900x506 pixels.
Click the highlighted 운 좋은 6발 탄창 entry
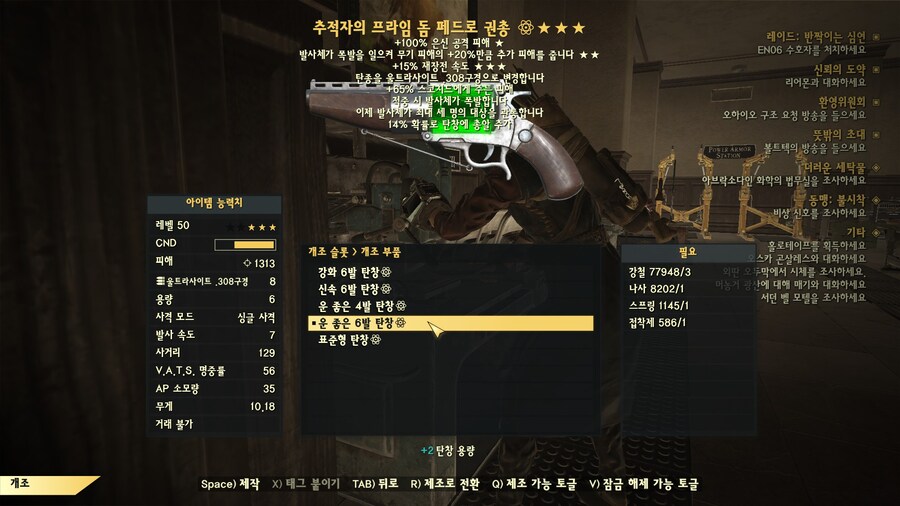pos(362,323)
